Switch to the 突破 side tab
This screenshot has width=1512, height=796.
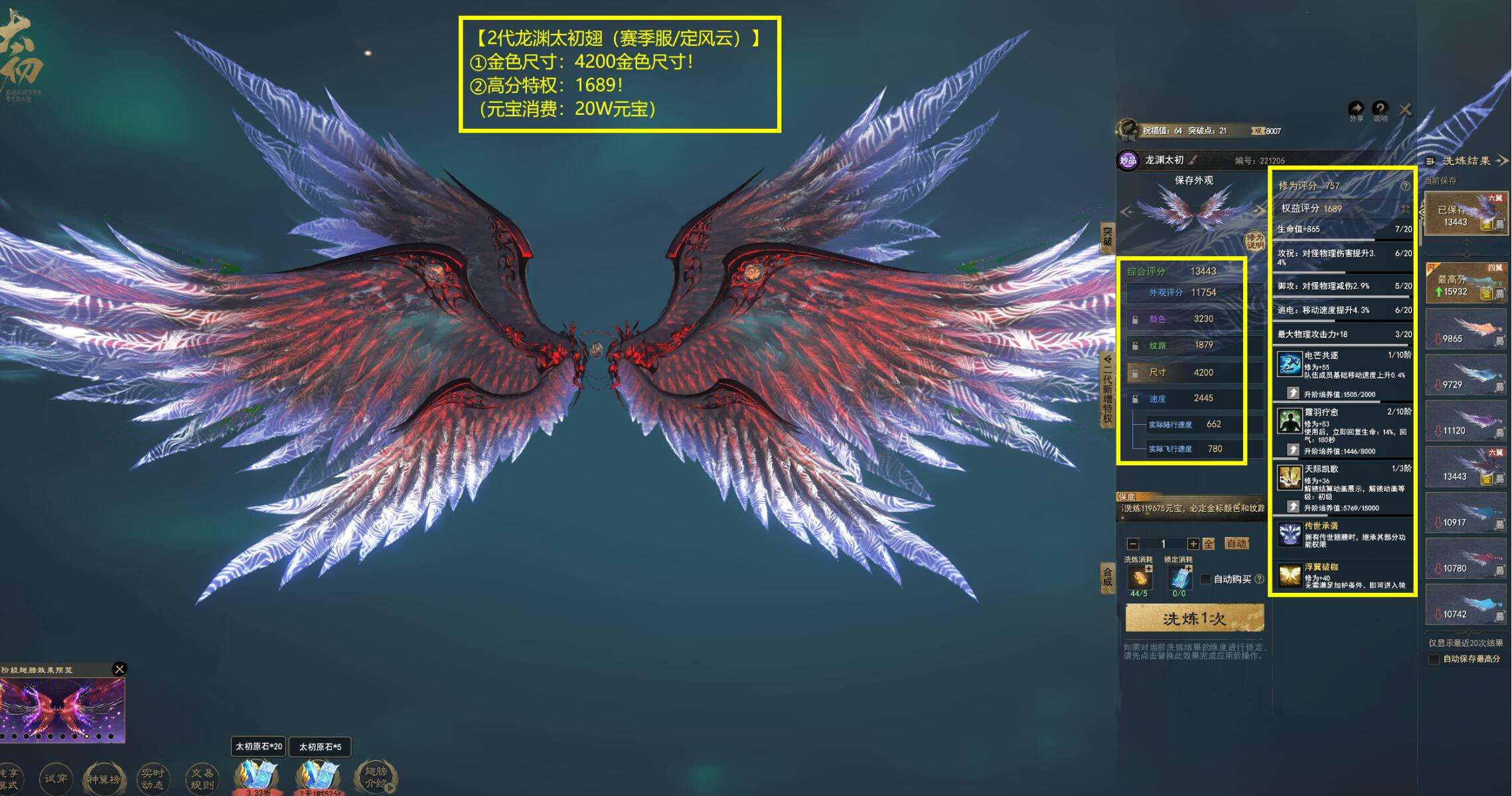(1107, 238)
